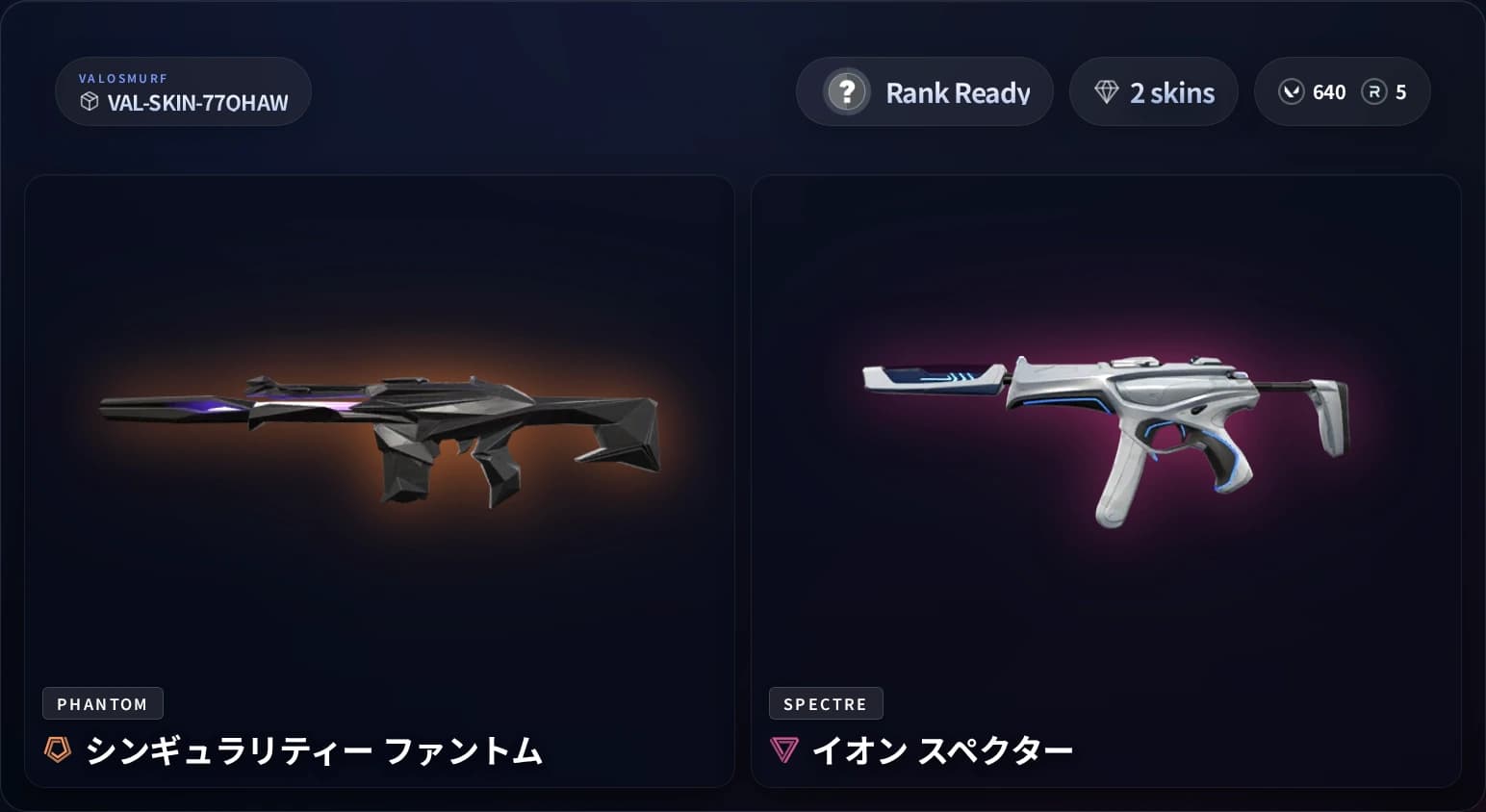This screenshot has height=812, width=1486.
Task: Click the Valorant logo icon beside 640
Action: click(1290, 91)
